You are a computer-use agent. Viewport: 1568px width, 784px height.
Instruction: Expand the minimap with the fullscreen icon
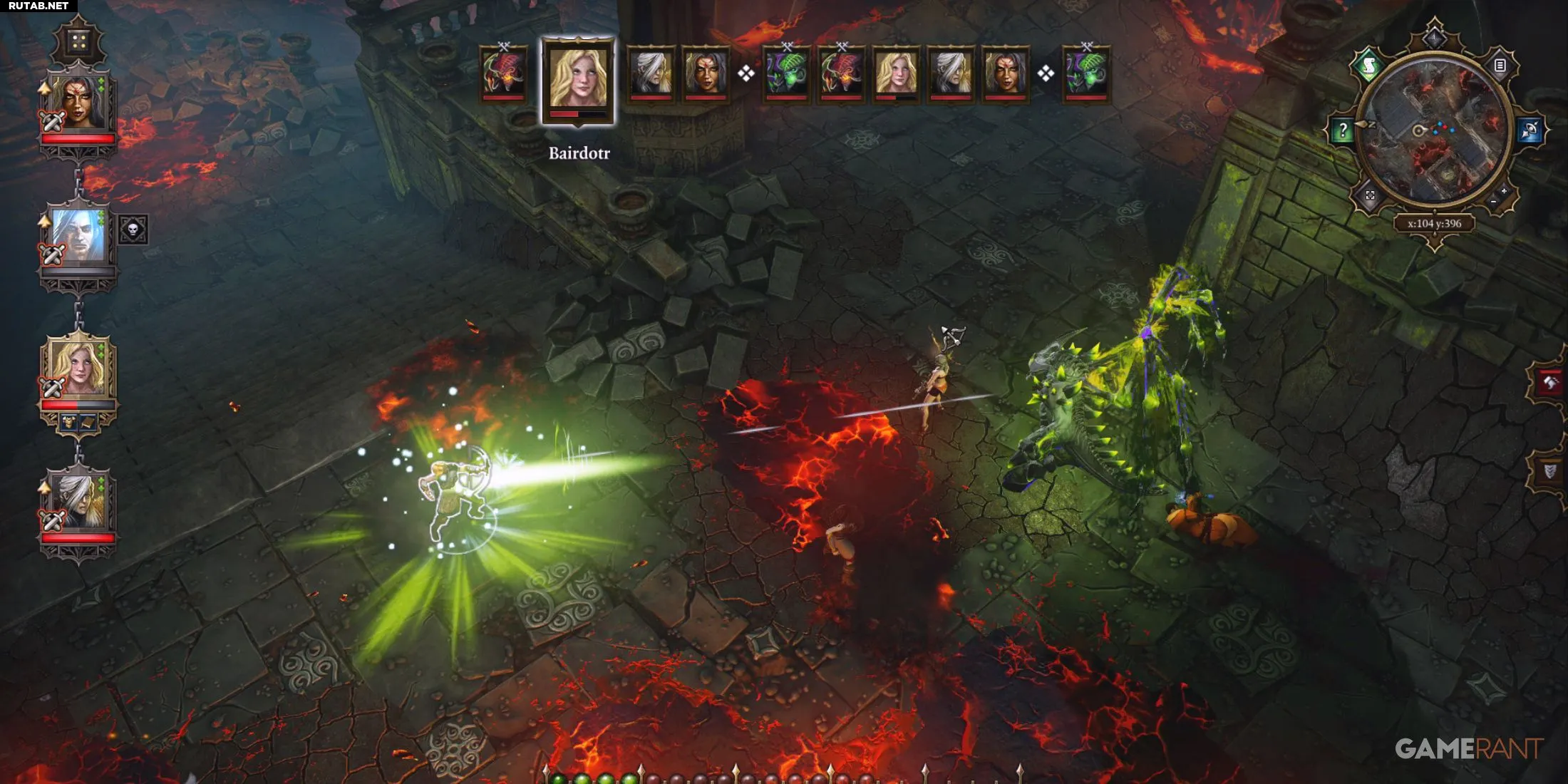tap(1370, 195)
